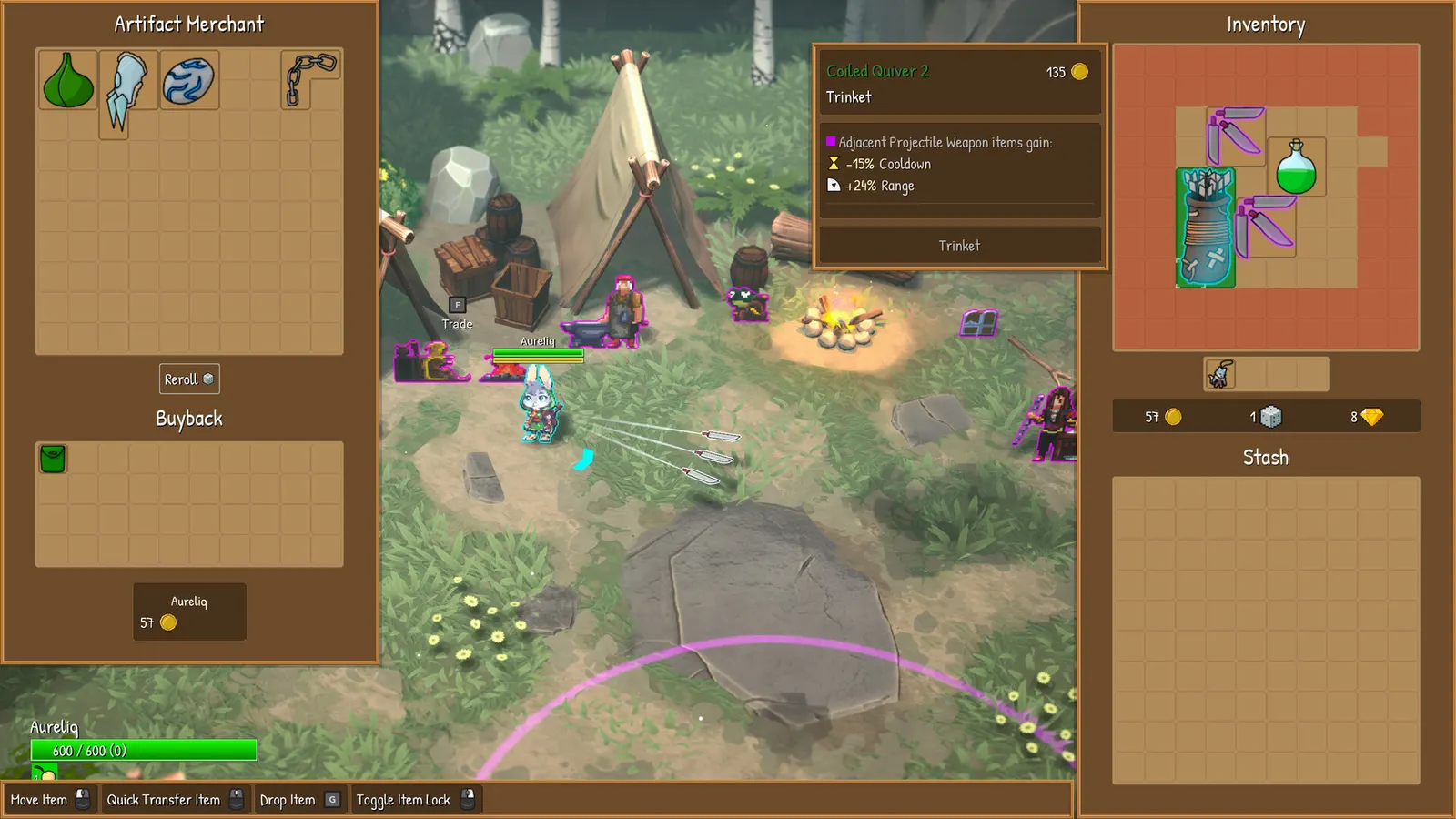Select the Coiled Quiver in inventory
1456x819 pixels.
point(1205,228)
